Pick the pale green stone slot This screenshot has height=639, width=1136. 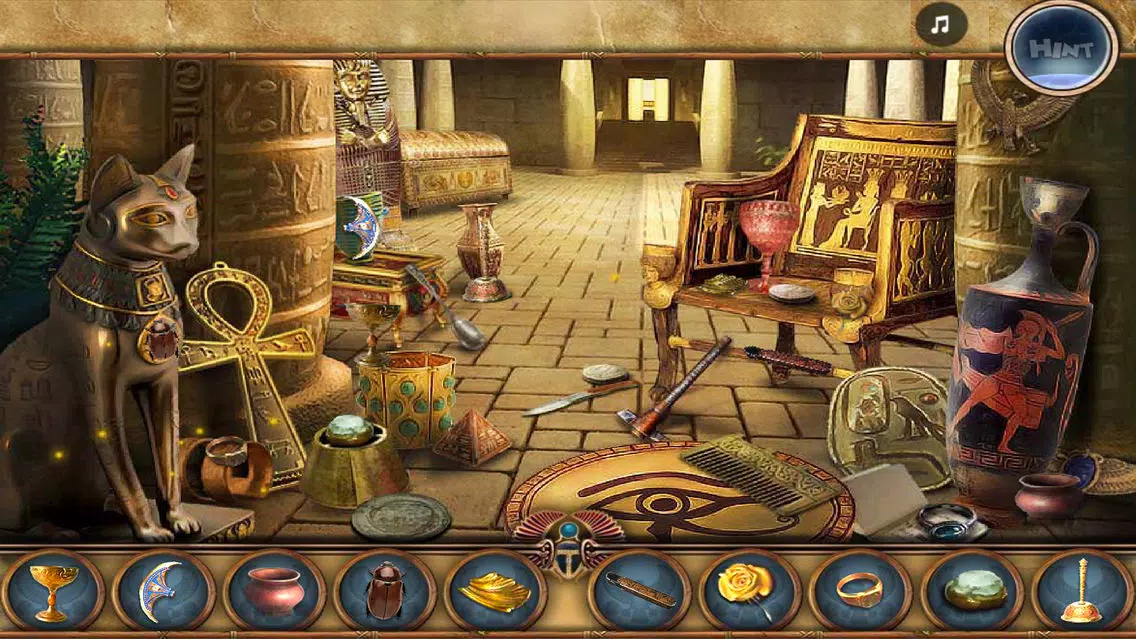point(972,591)
